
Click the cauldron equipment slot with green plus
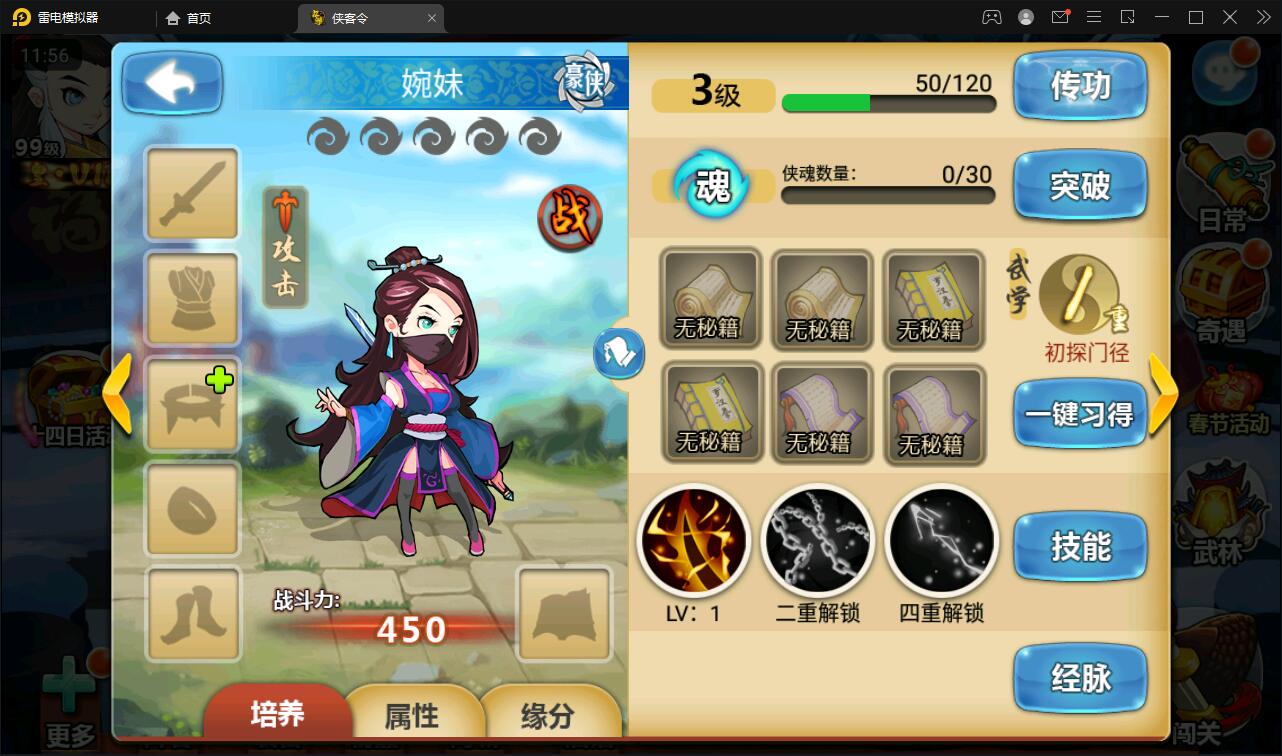pyautogui.click(x=192, y=404)
